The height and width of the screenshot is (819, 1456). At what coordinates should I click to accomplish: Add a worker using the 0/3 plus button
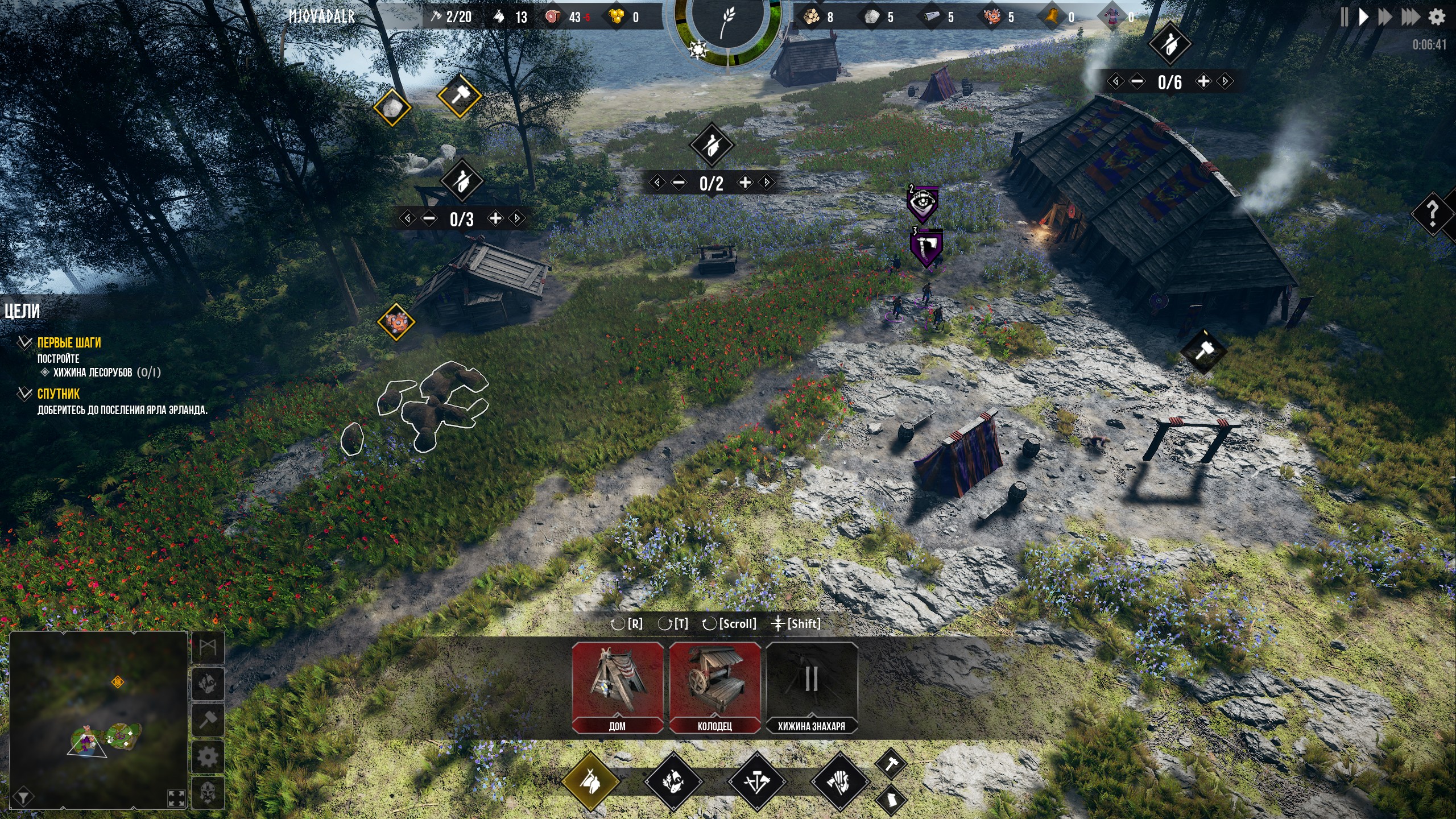496,218
